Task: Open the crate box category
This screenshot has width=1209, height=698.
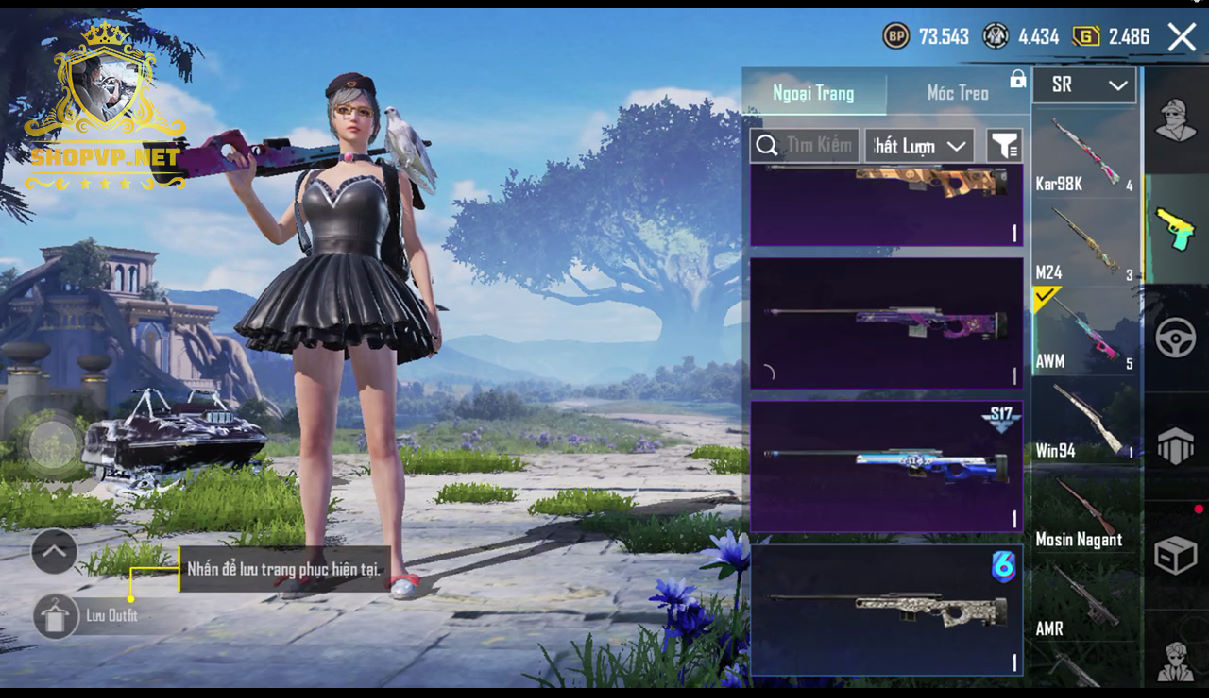Action: tap(1176, 555)
